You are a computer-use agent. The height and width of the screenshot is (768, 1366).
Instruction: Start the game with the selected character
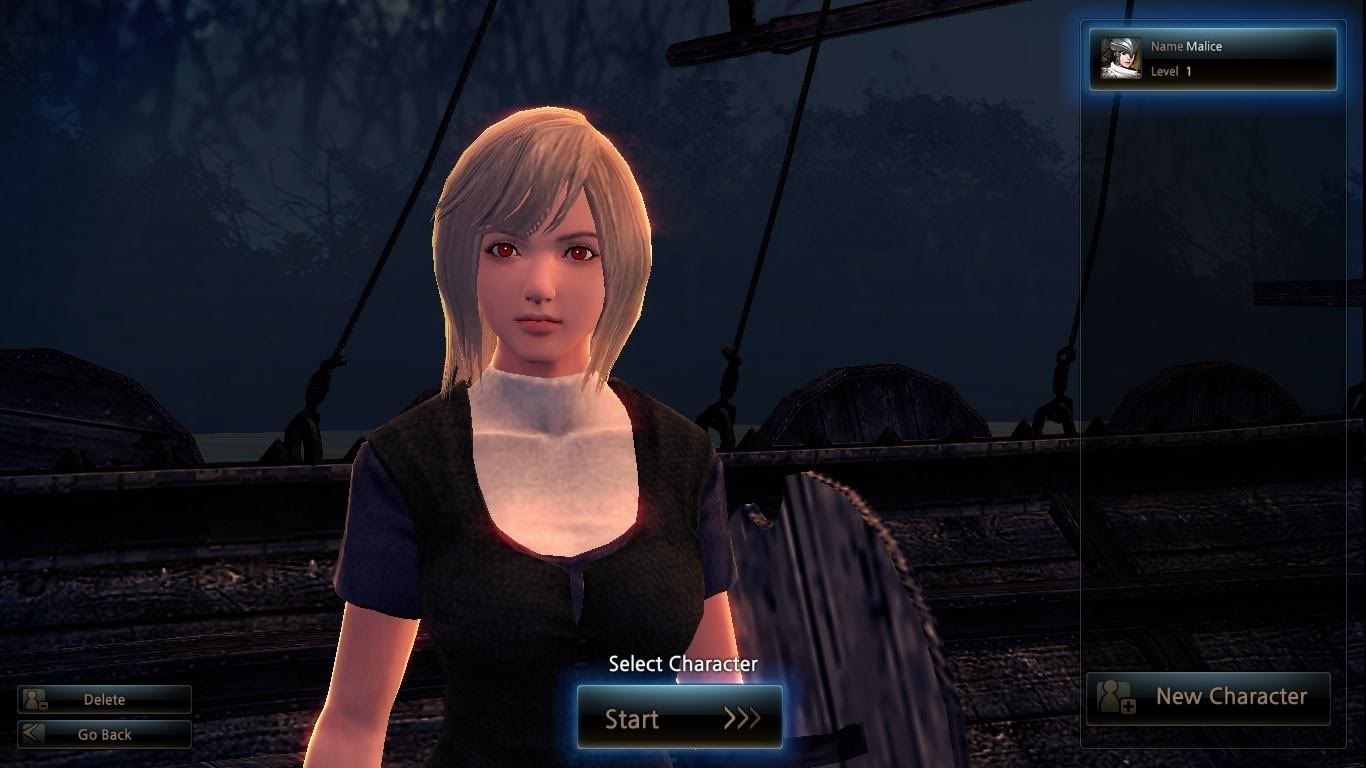click(x=680, y=718)
